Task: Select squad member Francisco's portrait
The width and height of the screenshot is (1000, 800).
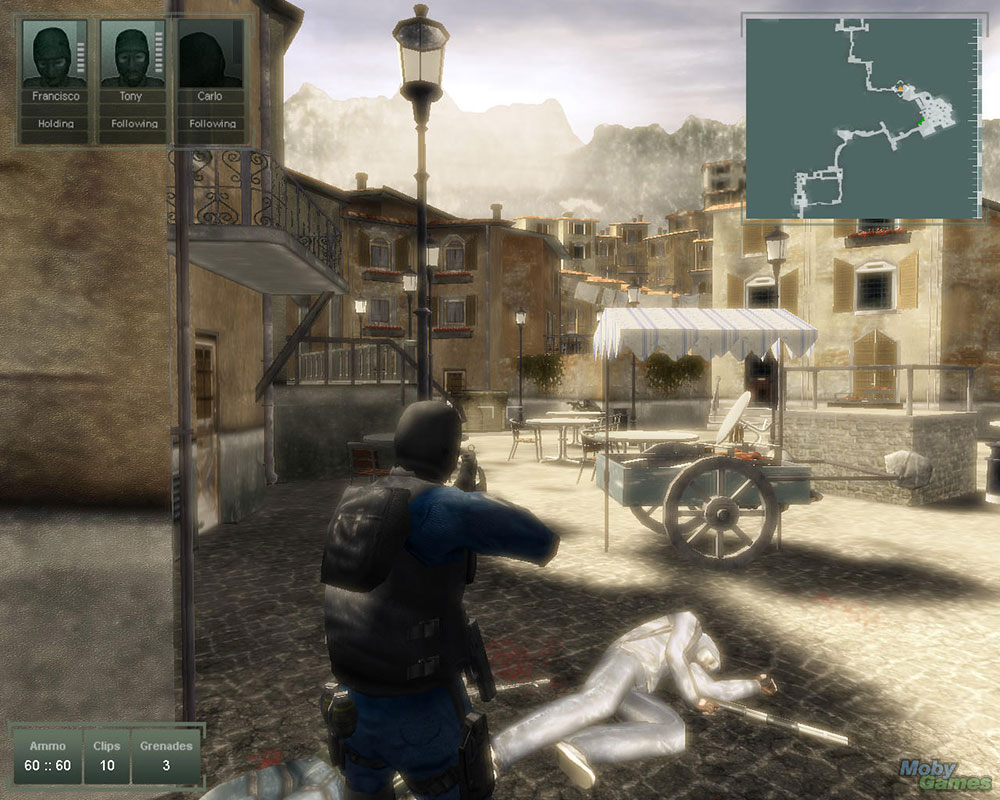Action: click(x=55, y=56)
